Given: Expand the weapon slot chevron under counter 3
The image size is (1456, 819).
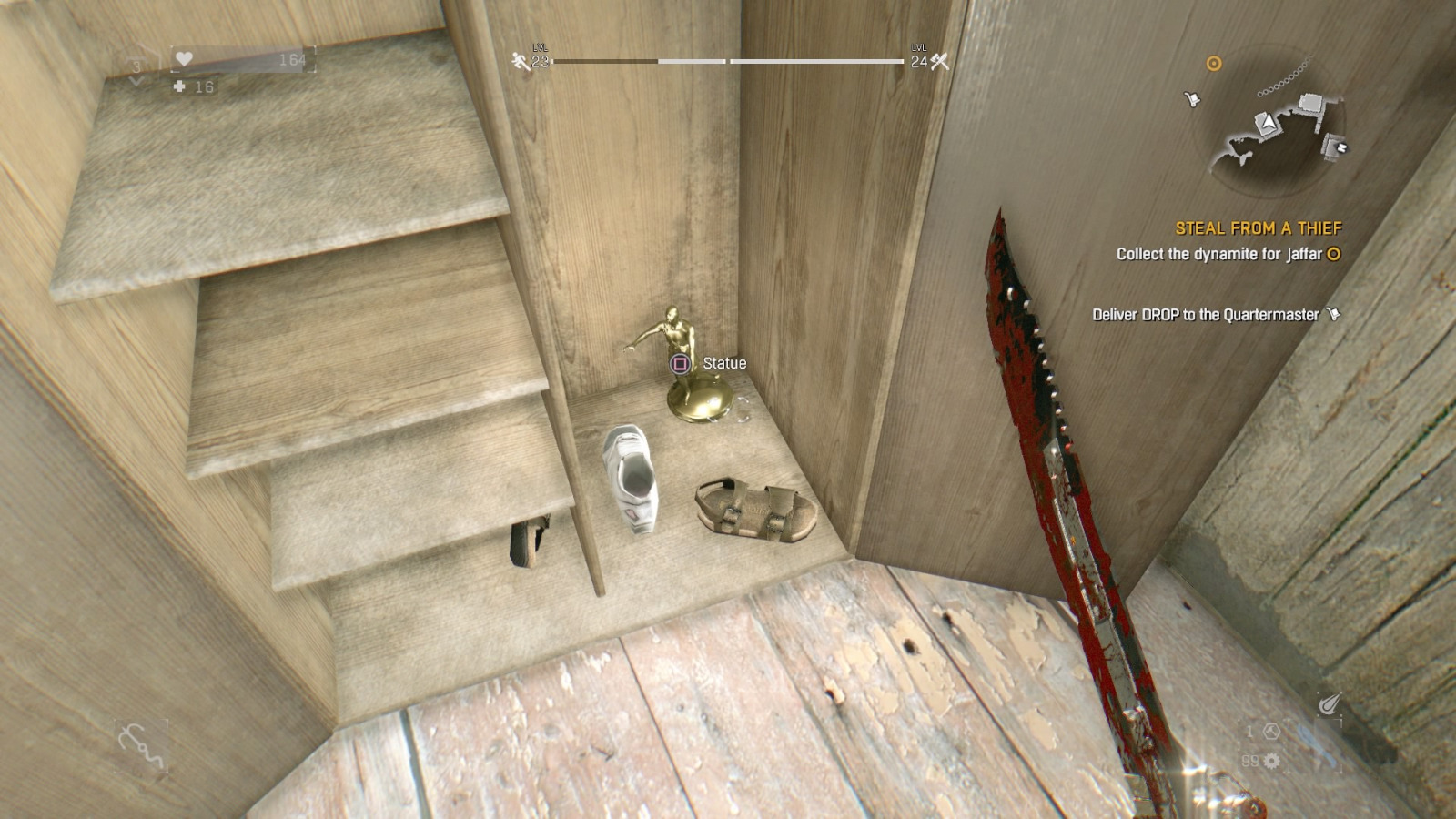Looking at the screenshot, I should point(136,82).
